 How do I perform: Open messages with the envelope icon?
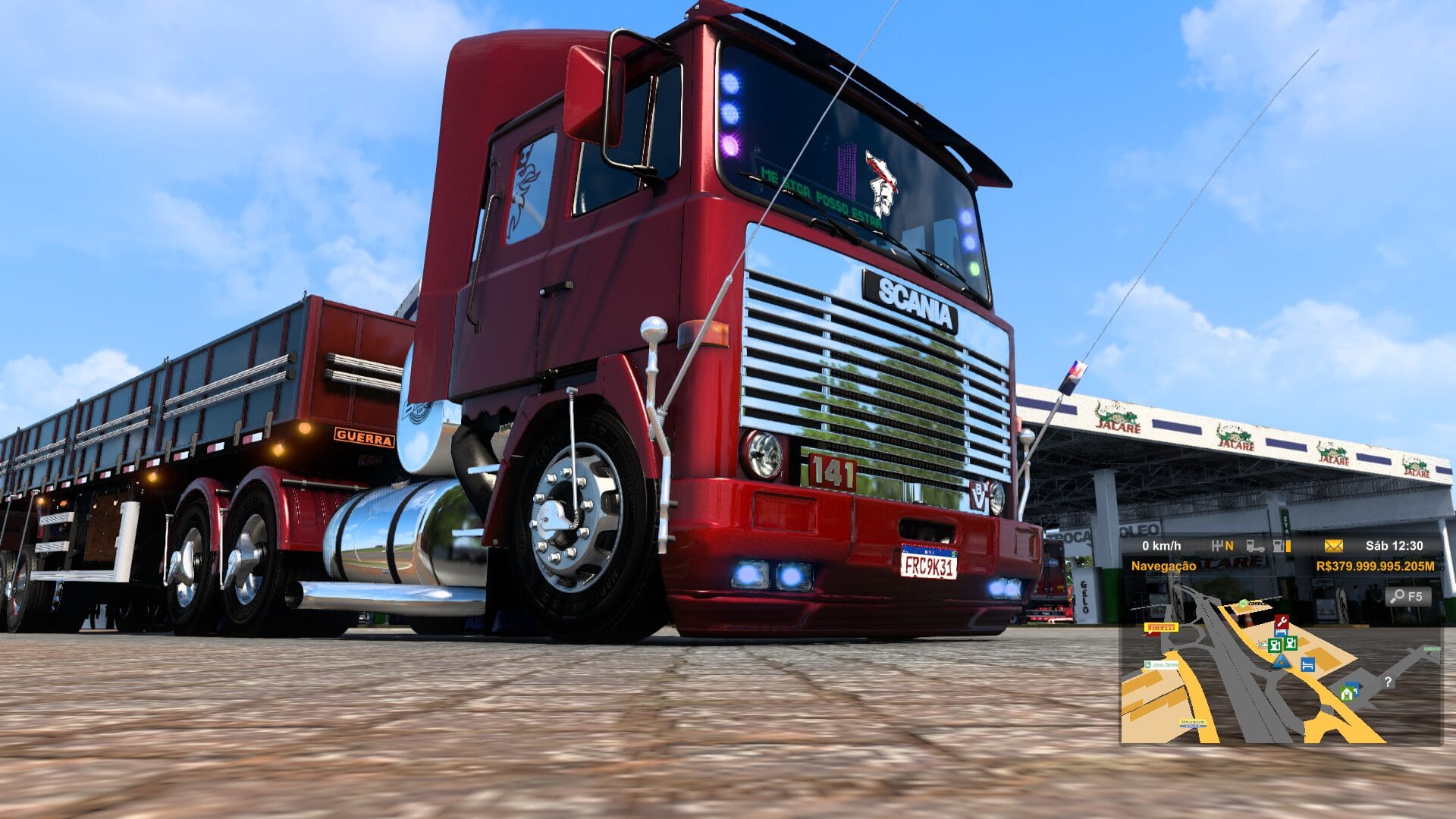[x=1333, y=545]
